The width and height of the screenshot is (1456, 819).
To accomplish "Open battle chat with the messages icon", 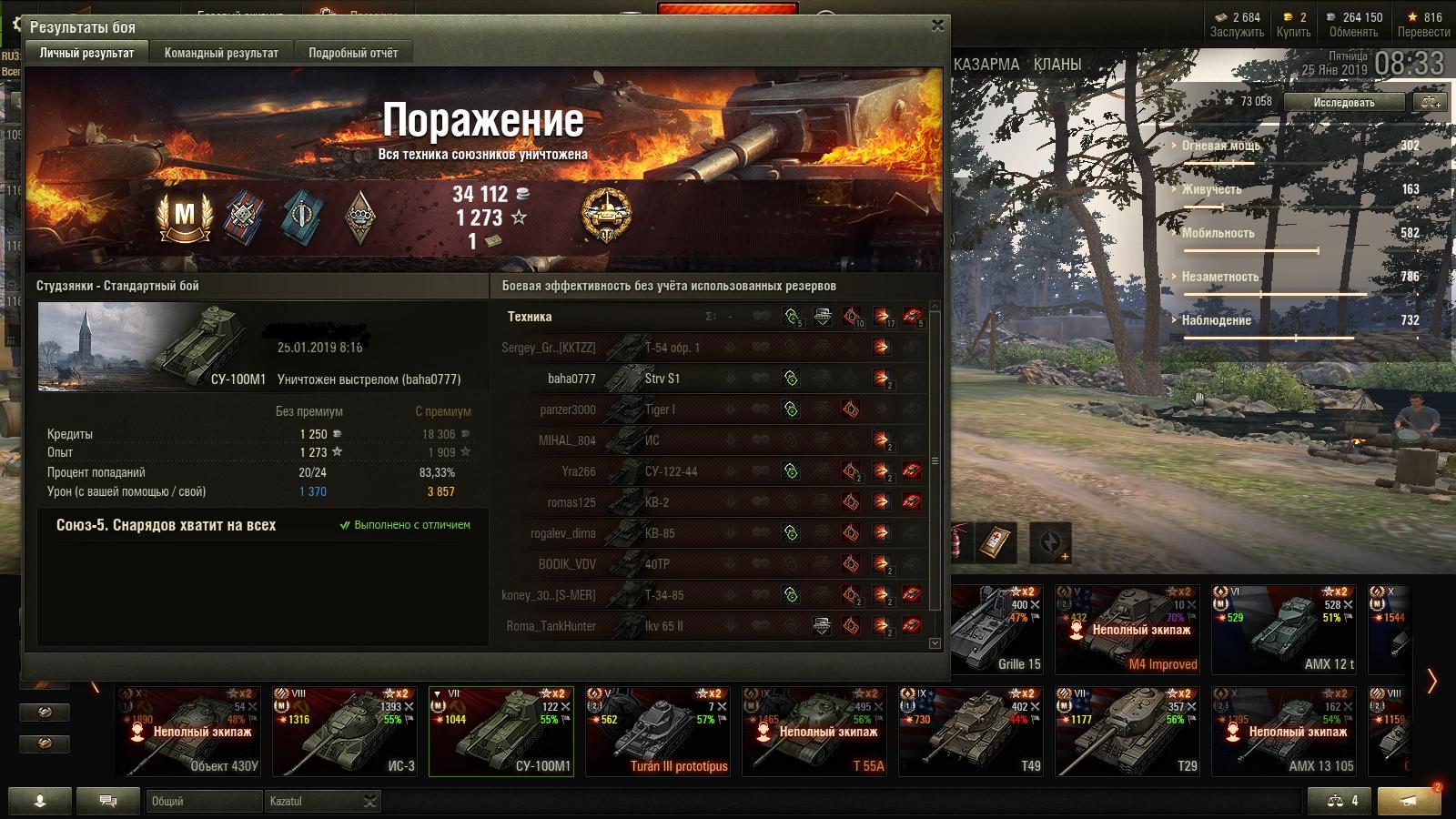I will [x=107, y=801].
